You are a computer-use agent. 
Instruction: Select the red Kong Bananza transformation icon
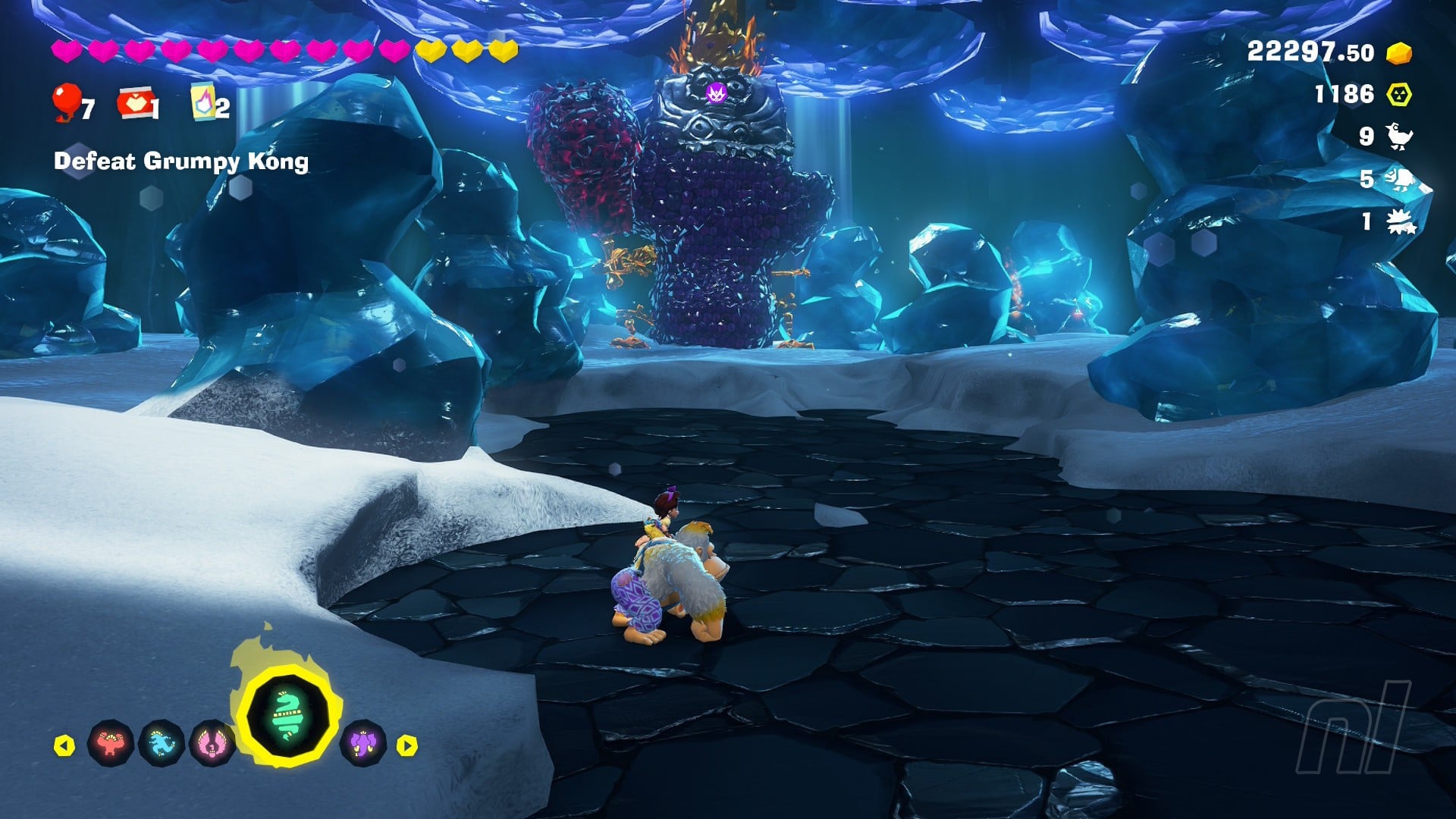tap(111, 744)
